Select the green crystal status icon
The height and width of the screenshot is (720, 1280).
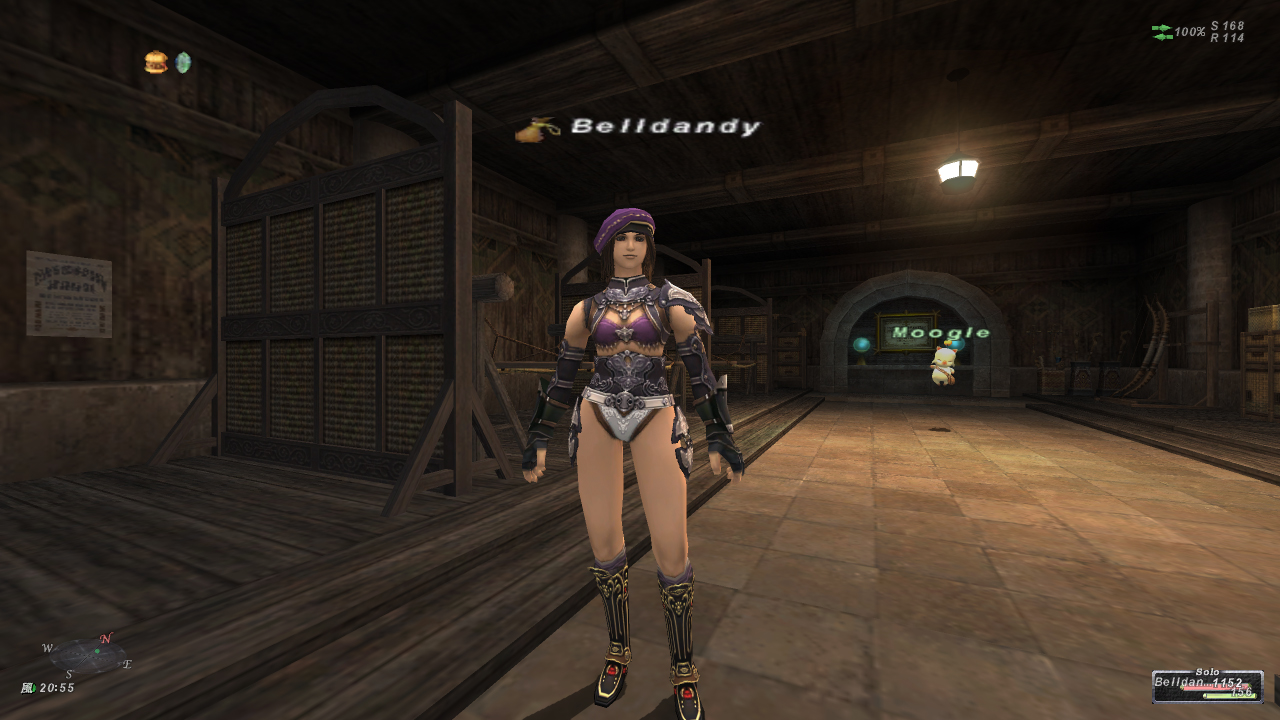pos(183,62)
